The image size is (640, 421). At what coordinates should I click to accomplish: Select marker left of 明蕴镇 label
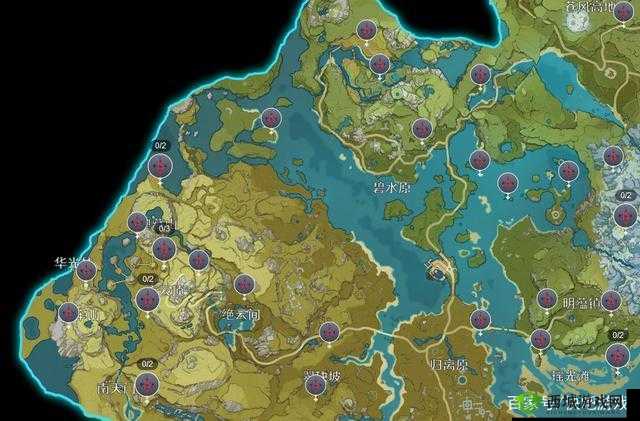point(546,298)
